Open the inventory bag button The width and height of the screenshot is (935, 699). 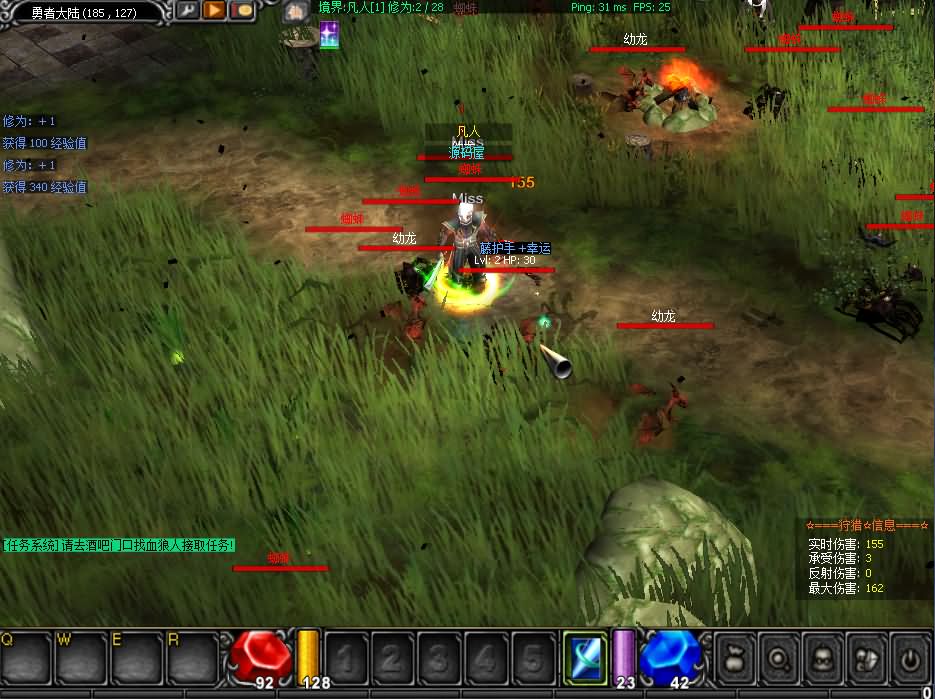736,658
